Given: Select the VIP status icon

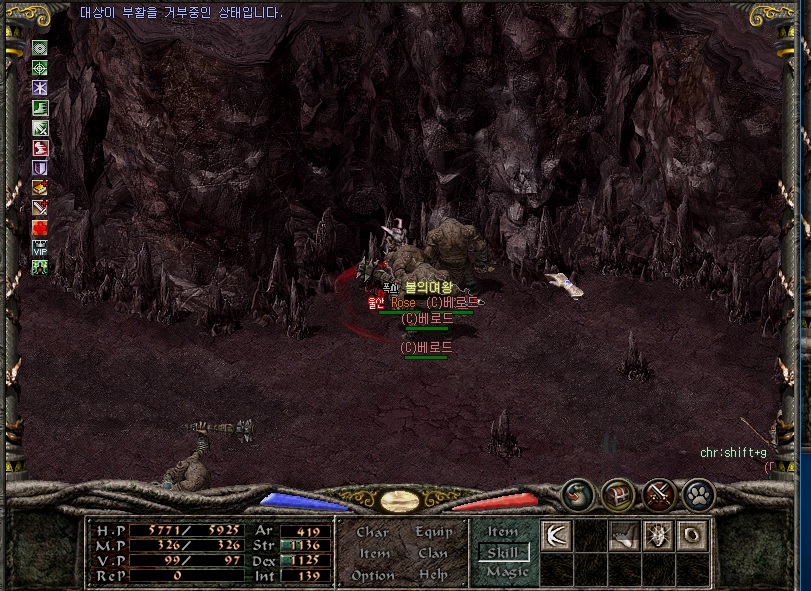Looking at the screenshot, I should 40,248.
